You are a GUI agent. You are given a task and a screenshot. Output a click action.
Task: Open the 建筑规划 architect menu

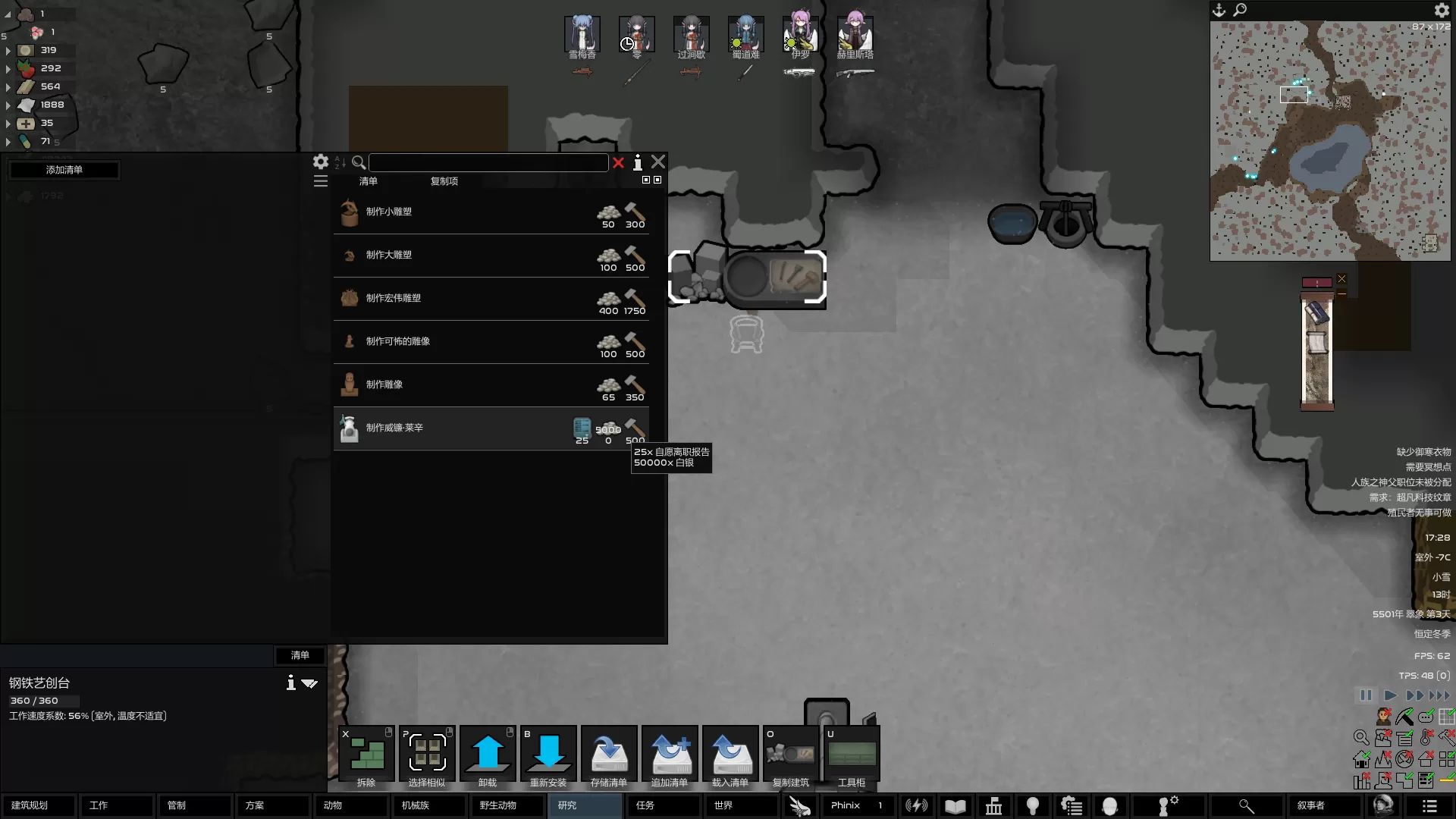39,805
